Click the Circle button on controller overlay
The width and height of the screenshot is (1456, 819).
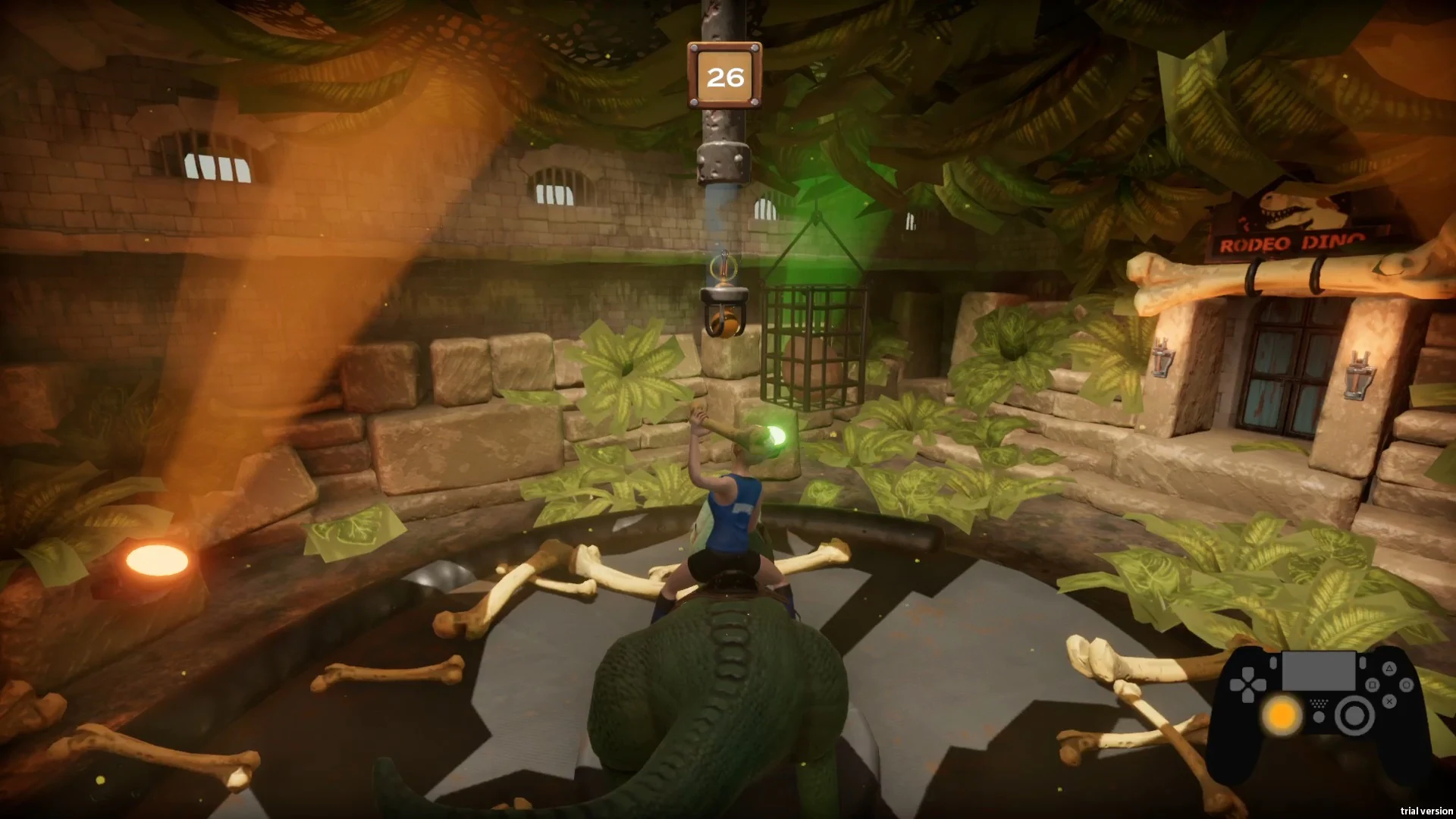[x=1406, y=685]
